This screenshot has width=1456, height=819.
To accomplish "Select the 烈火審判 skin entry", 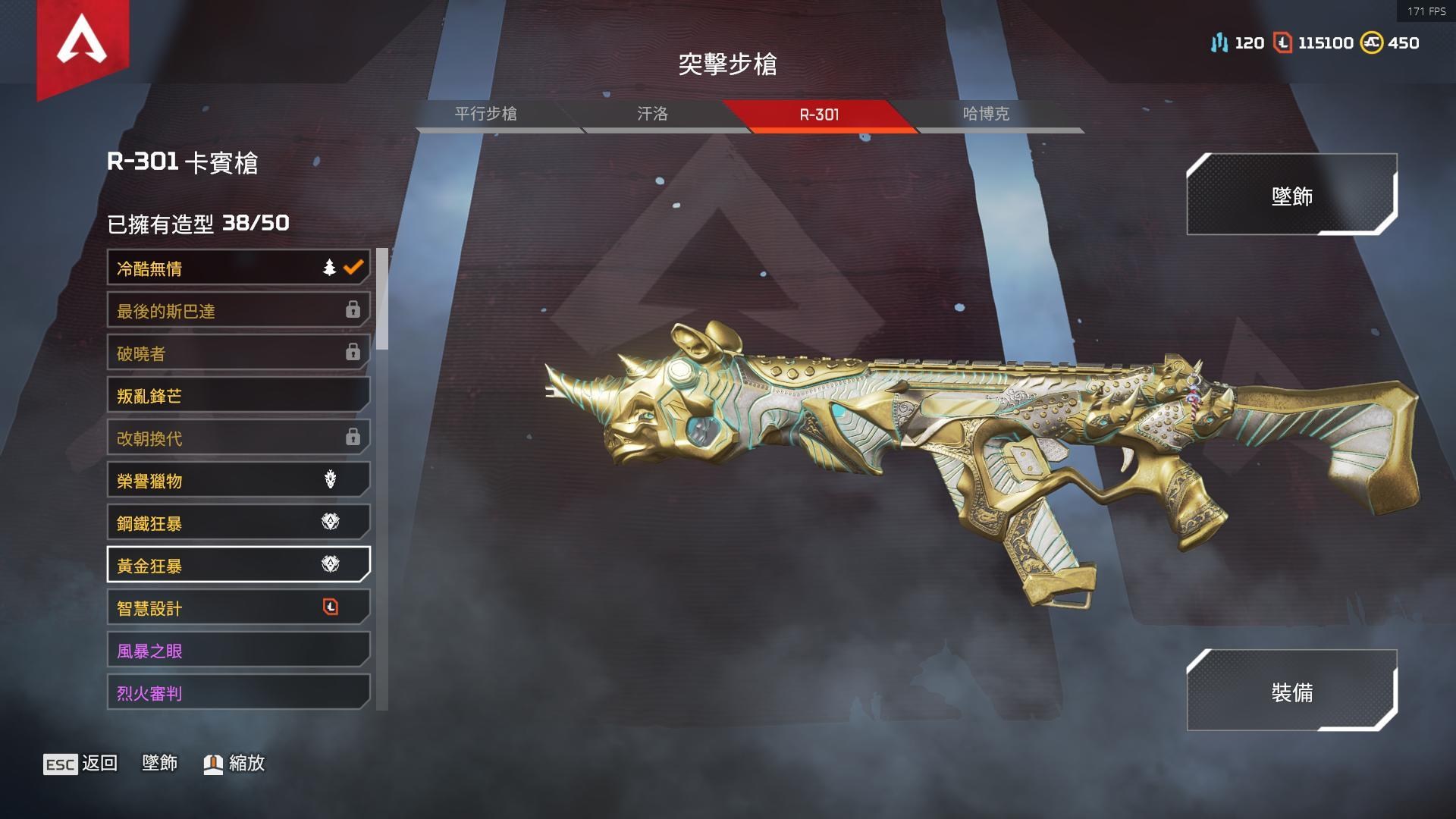I will click(x=227, y=692).
